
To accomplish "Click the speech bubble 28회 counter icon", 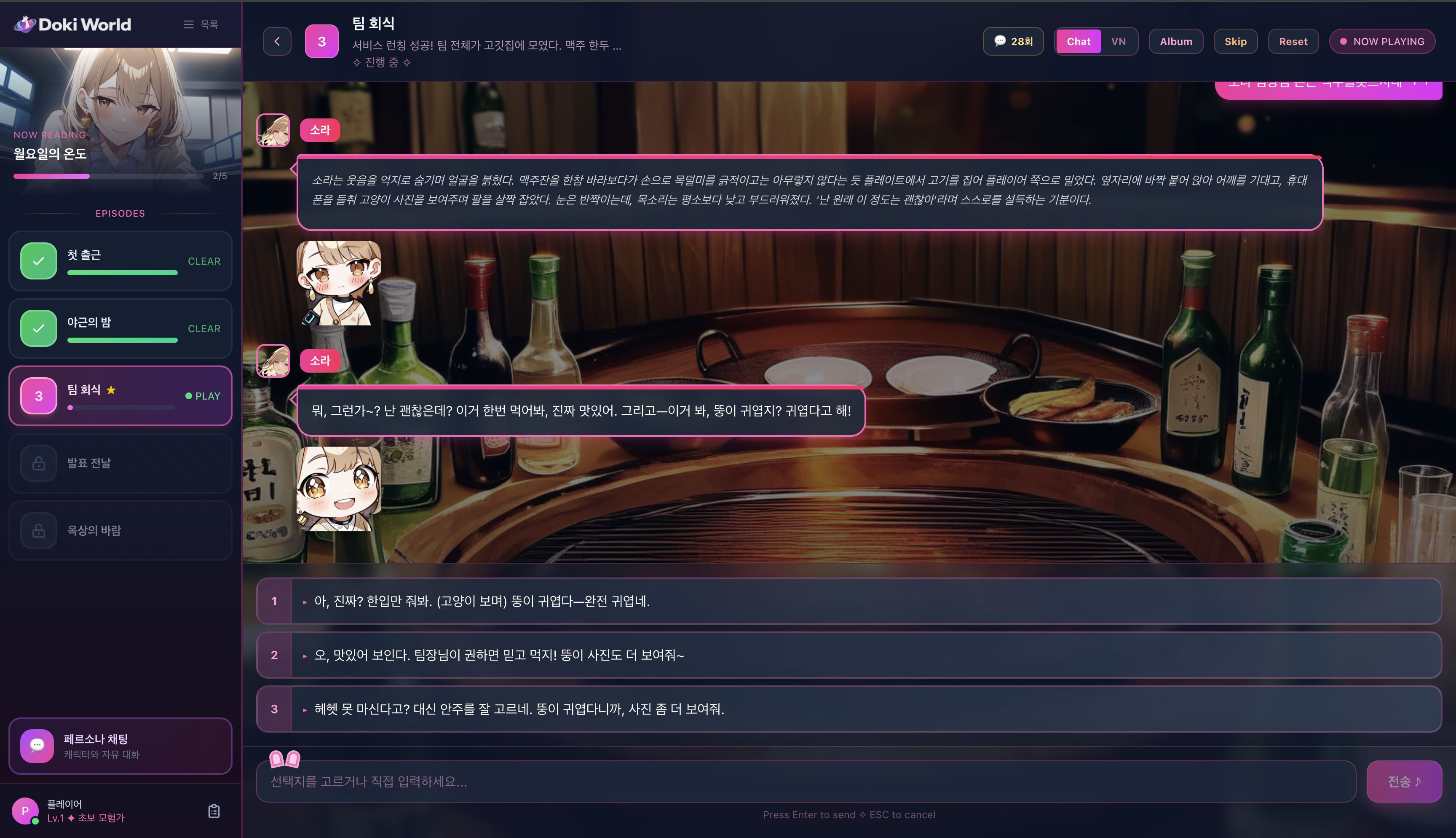I will [999, 41].
